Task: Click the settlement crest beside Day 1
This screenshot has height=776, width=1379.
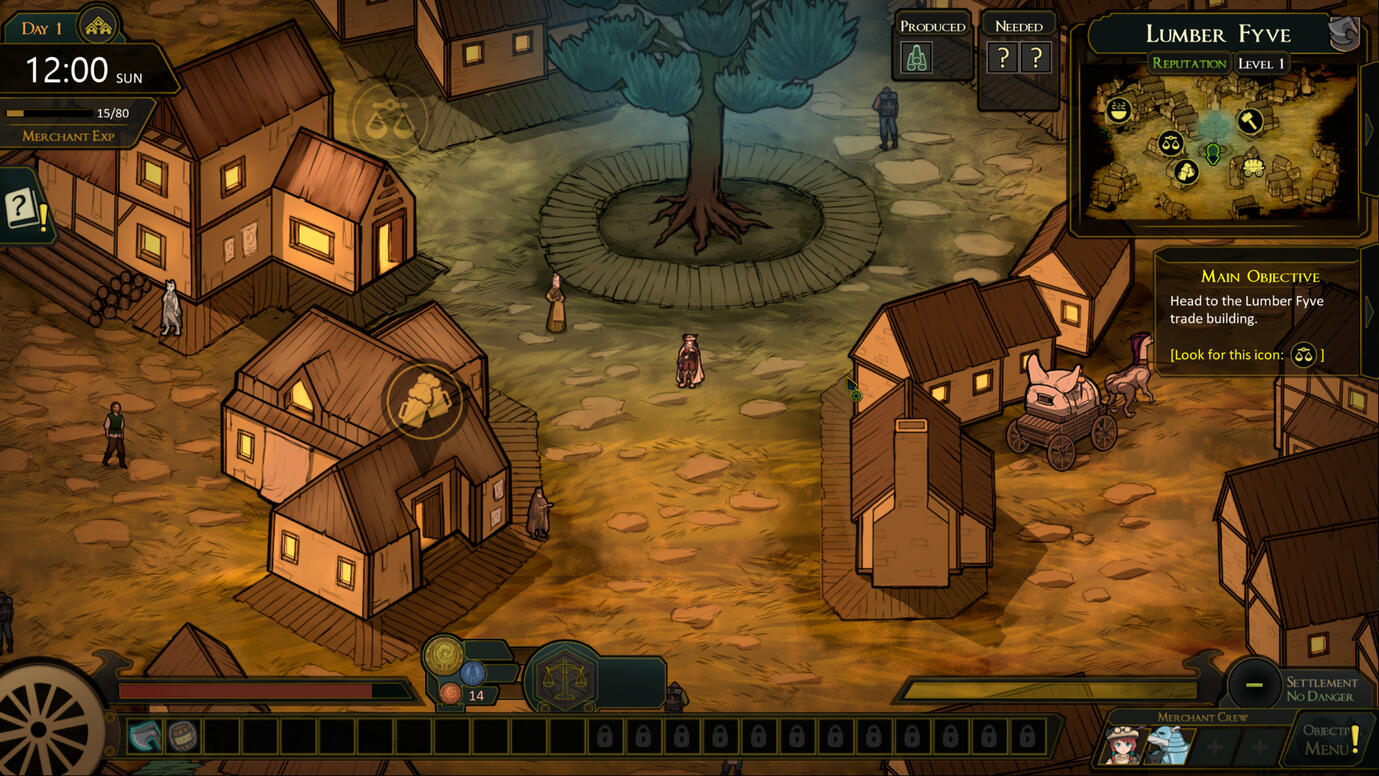Action: point(98,27)
